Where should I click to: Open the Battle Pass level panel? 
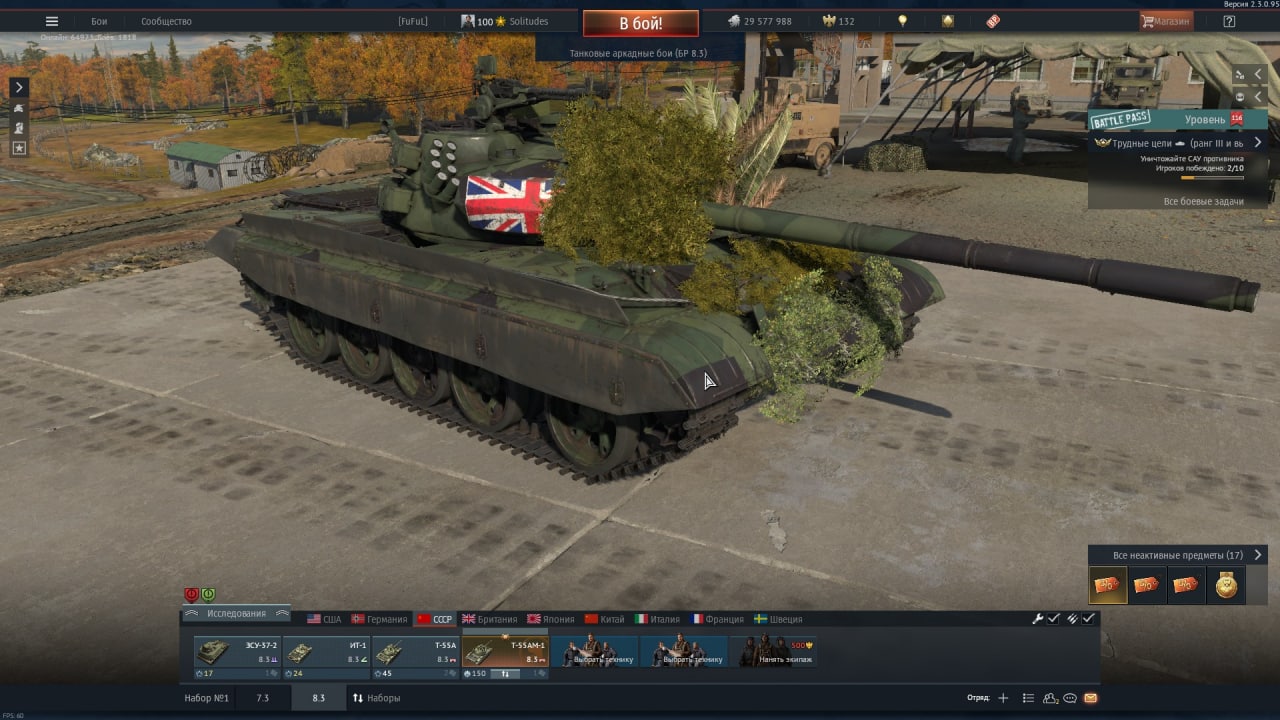(1178, 119)
